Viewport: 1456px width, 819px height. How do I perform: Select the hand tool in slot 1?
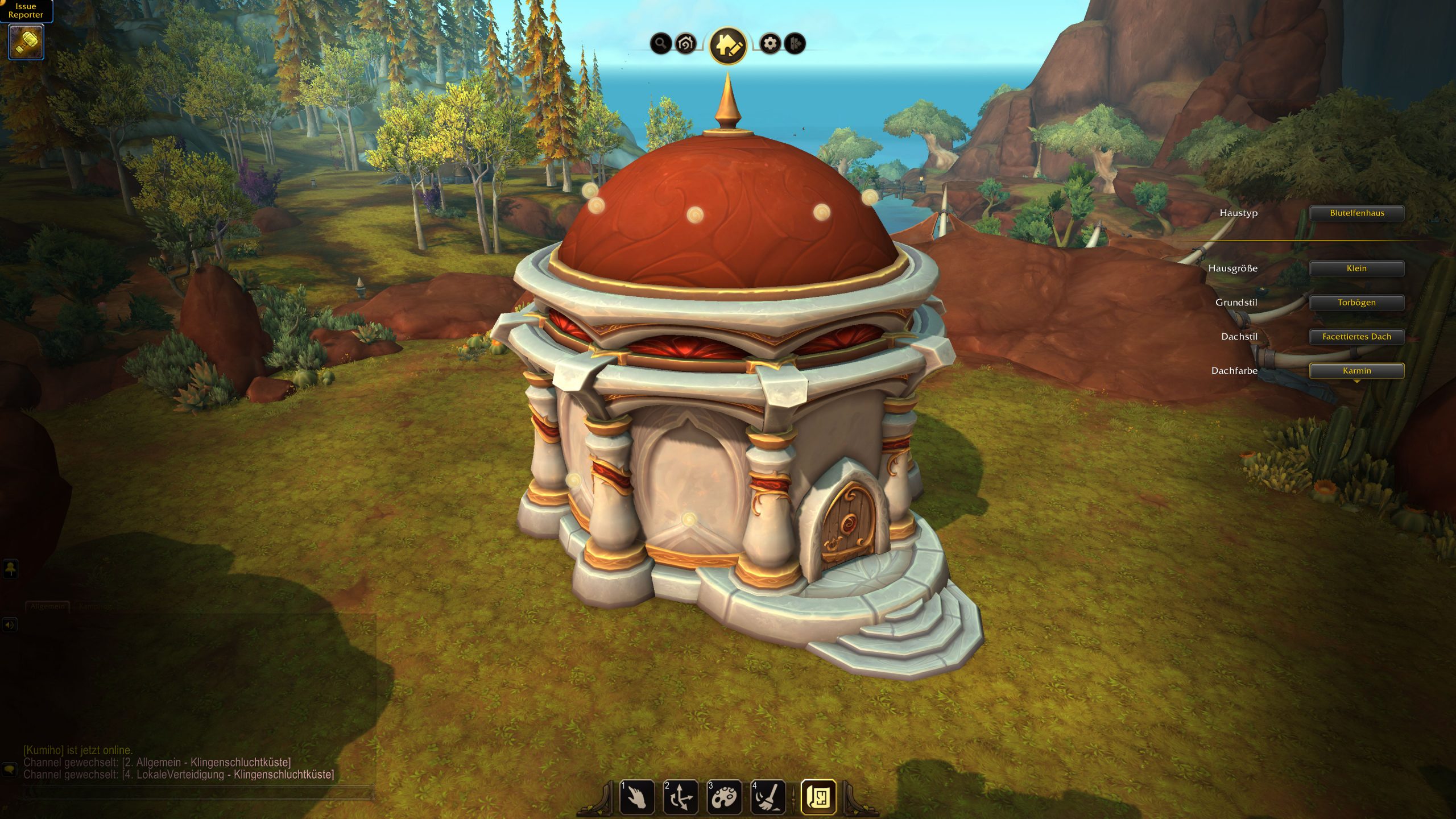tap(637, 797)
